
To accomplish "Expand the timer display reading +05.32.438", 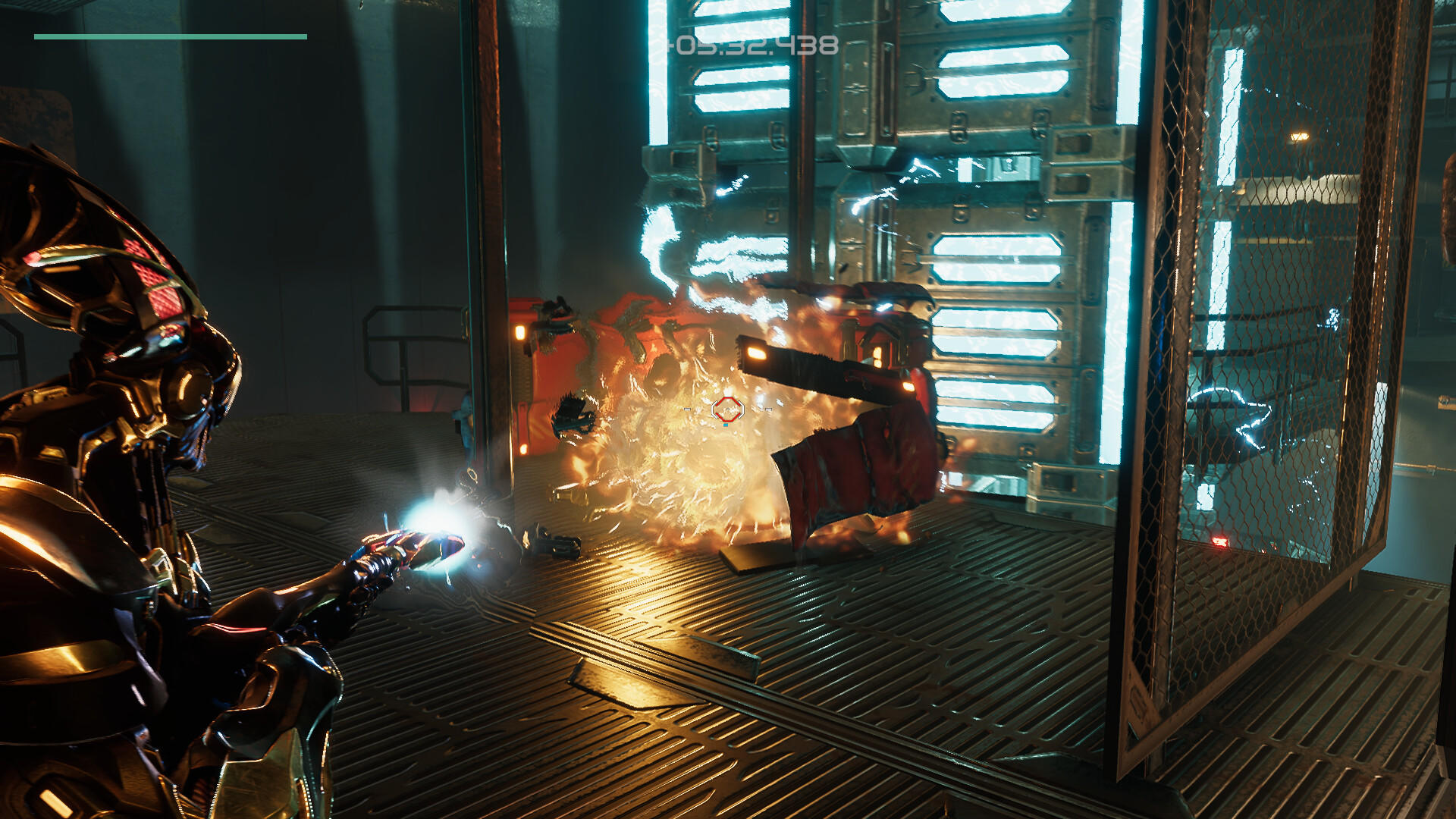I will (751, 47).
